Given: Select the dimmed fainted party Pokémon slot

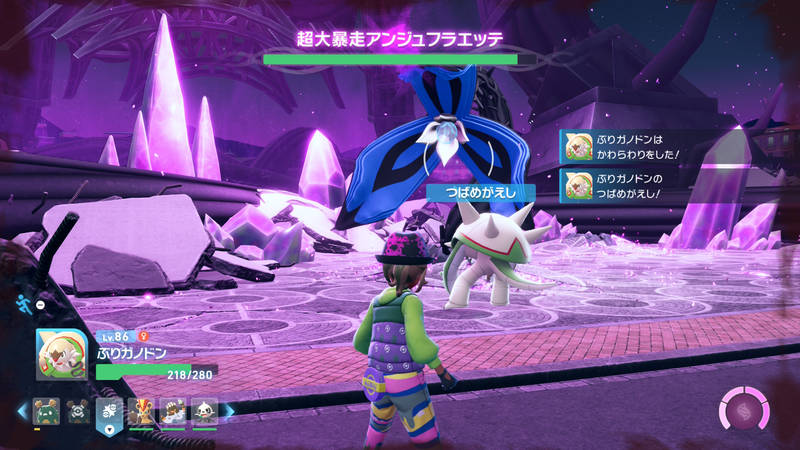Looking at the screenshot, I should pos(77,411).
